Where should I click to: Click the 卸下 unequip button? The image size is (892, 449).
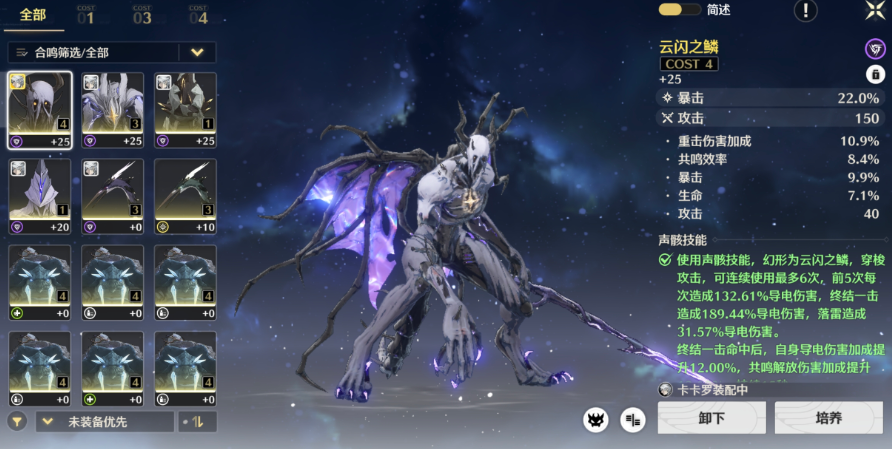point(711,417)
